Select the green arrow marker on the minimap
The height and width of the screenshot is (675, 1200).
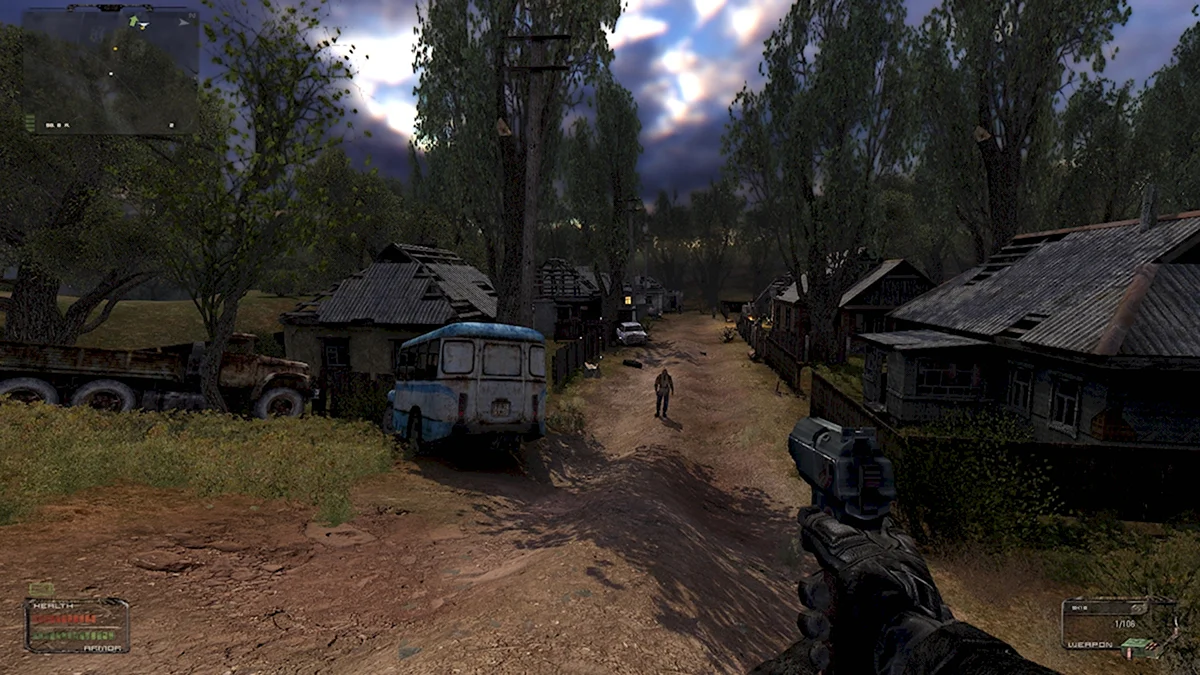[x=133, y=21]
